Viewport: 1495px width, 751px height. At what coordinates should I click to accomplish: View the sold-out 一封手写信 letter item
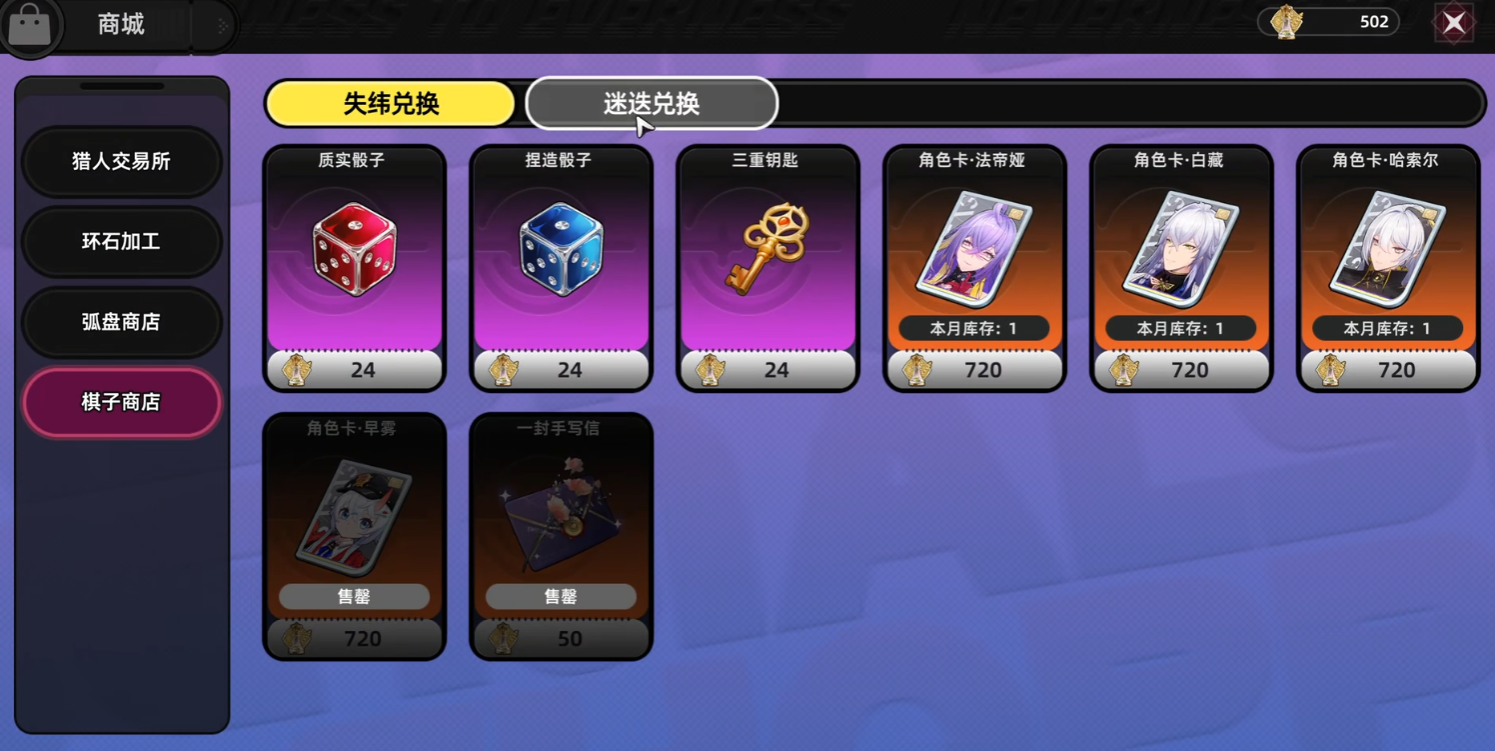[561, 520]
